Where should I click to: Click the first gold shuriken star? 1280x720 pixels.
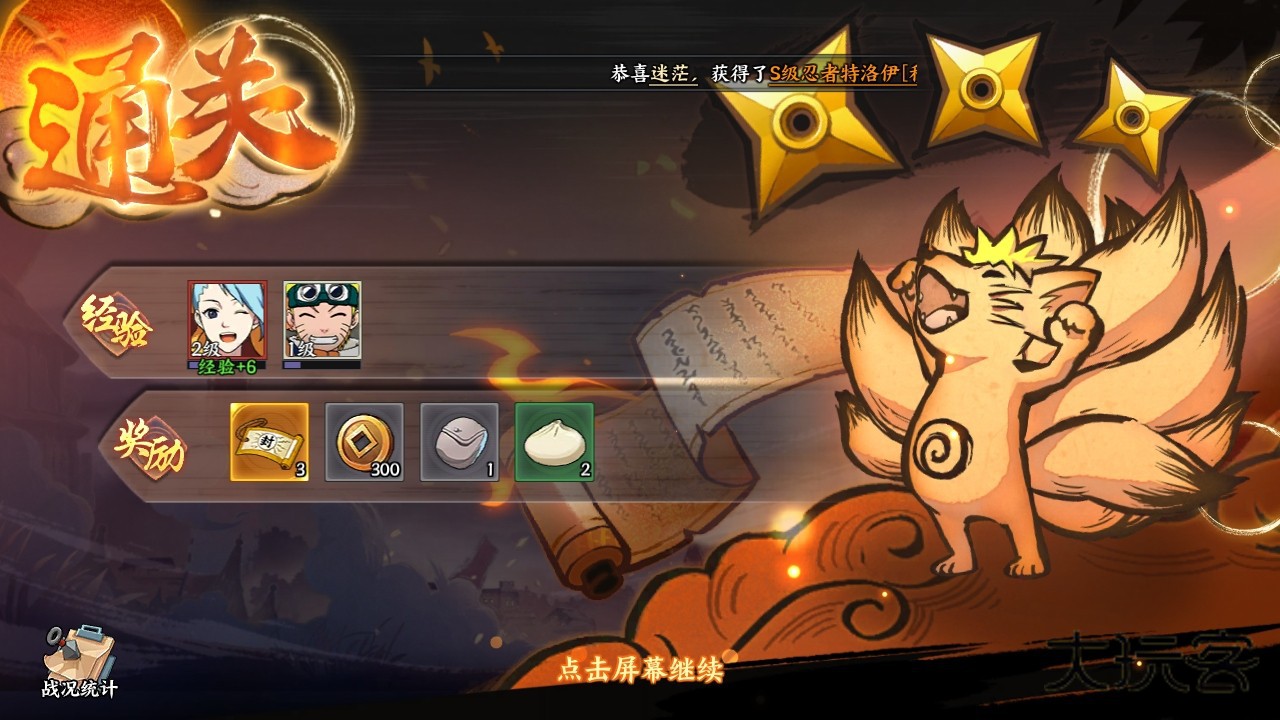click(x=800, y=120)
